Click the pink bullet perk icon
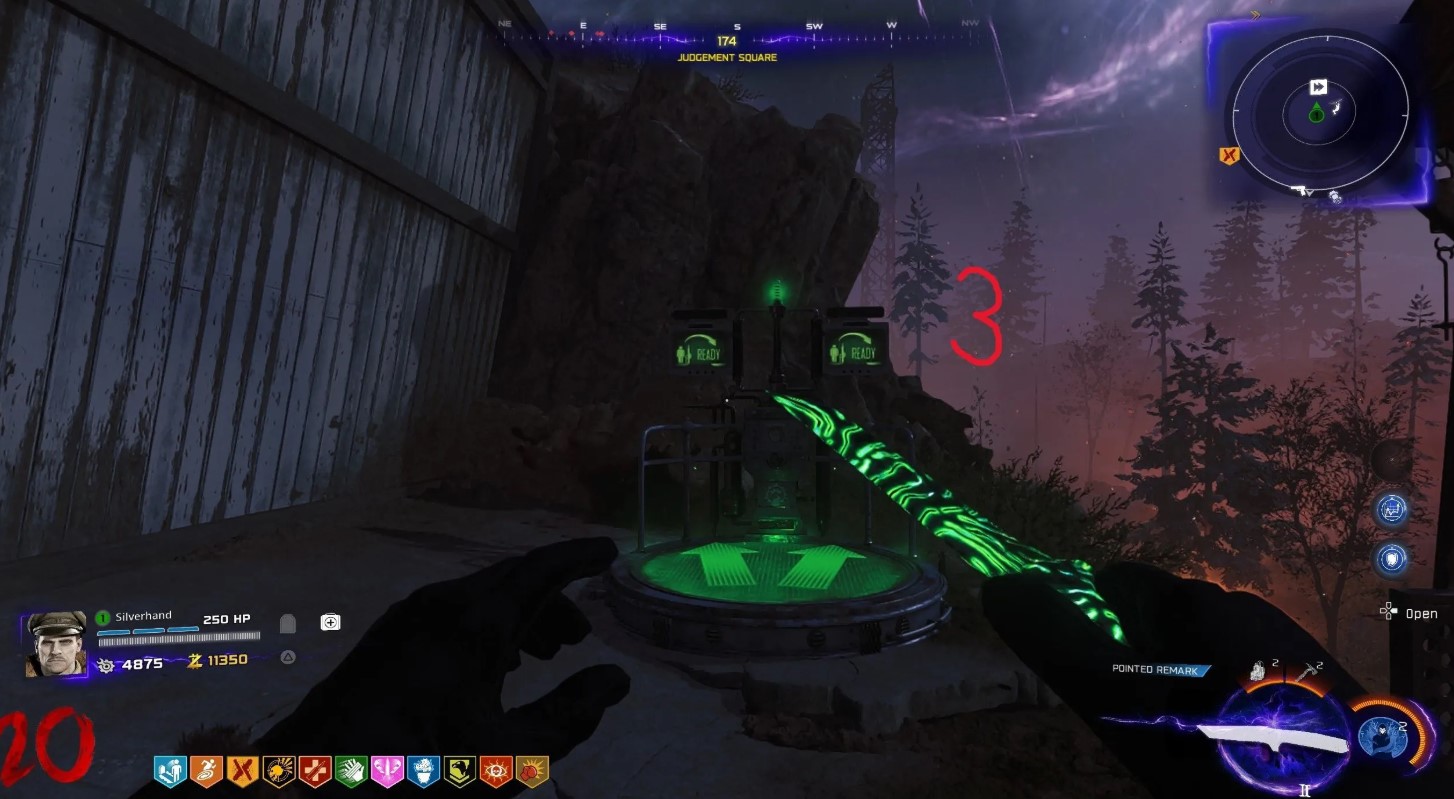Screen dimensions: 1454x799 coord(387,770)
